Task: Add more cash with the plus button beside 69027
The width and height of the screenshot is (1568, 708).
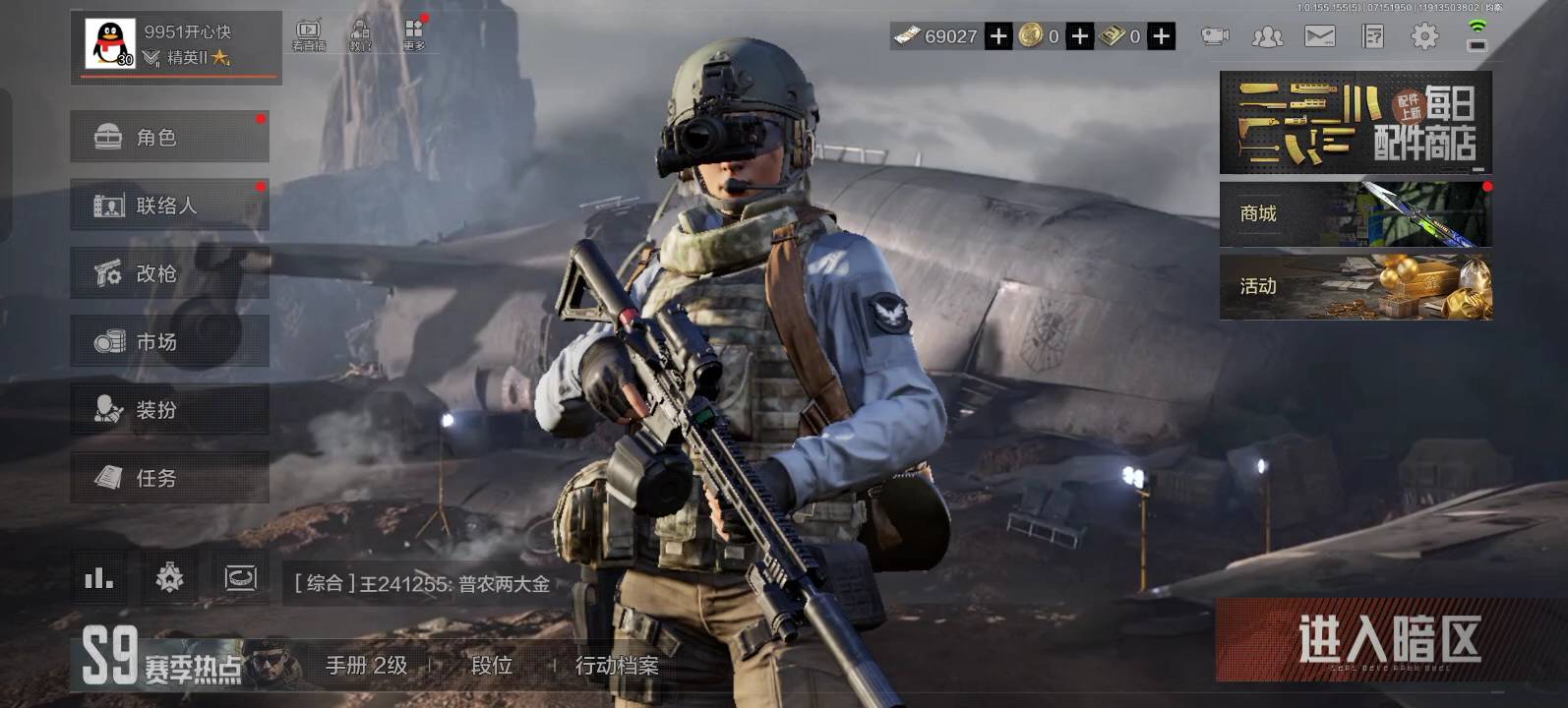Action: point(998,36)
